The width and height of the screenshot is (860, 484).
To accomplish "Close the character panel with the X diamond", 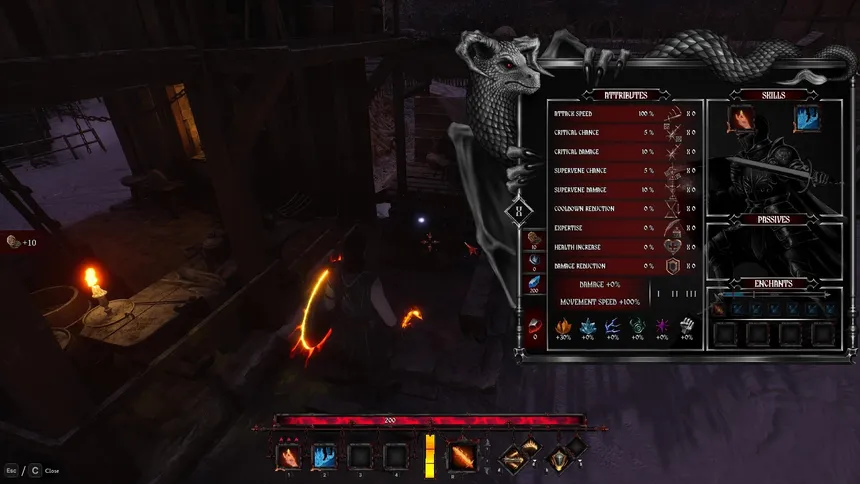I will pos(519,211).
